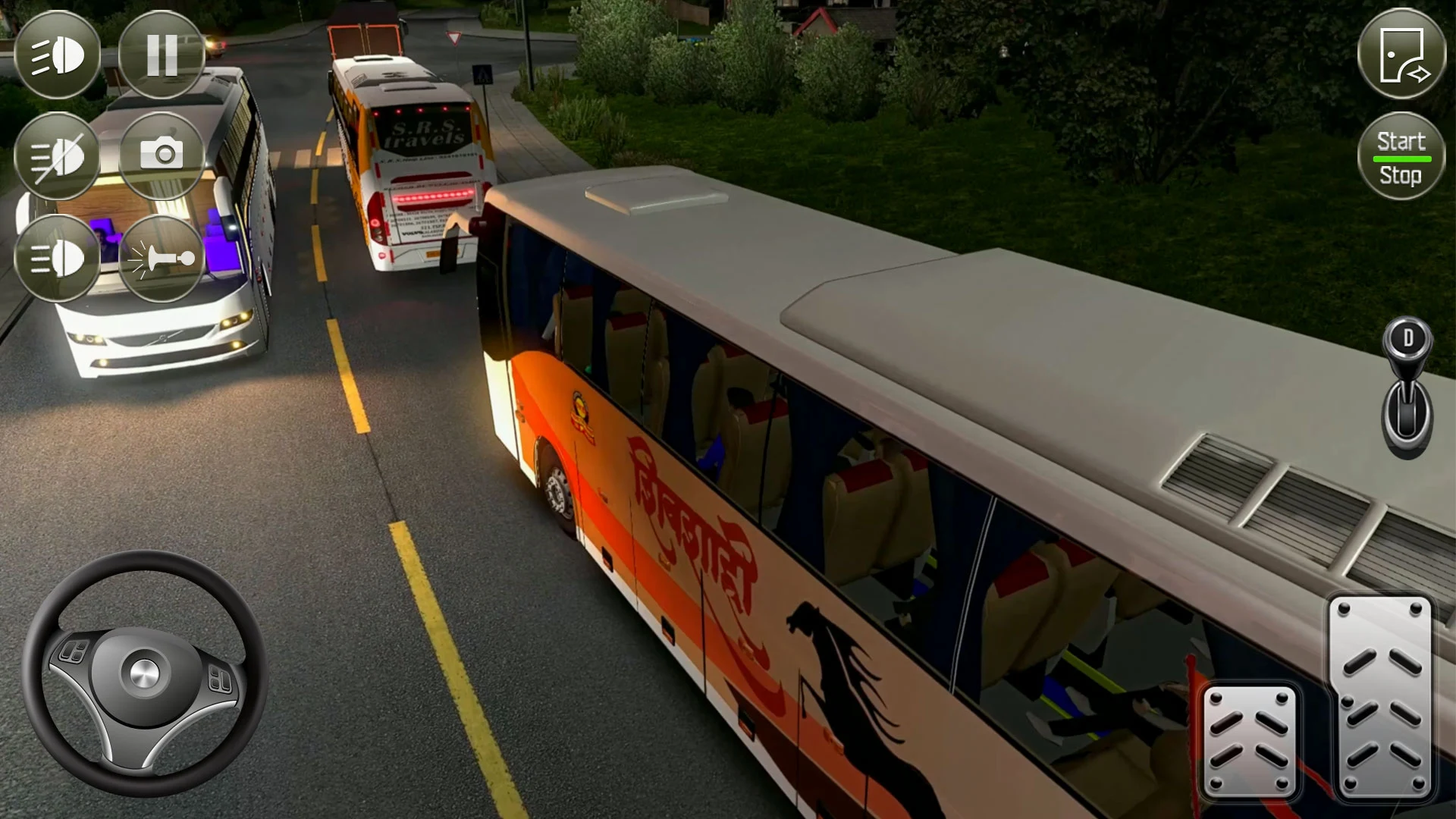Viewport: 1456px width, 819px height.
Task: Honk the bus horn
Action: 161,258
